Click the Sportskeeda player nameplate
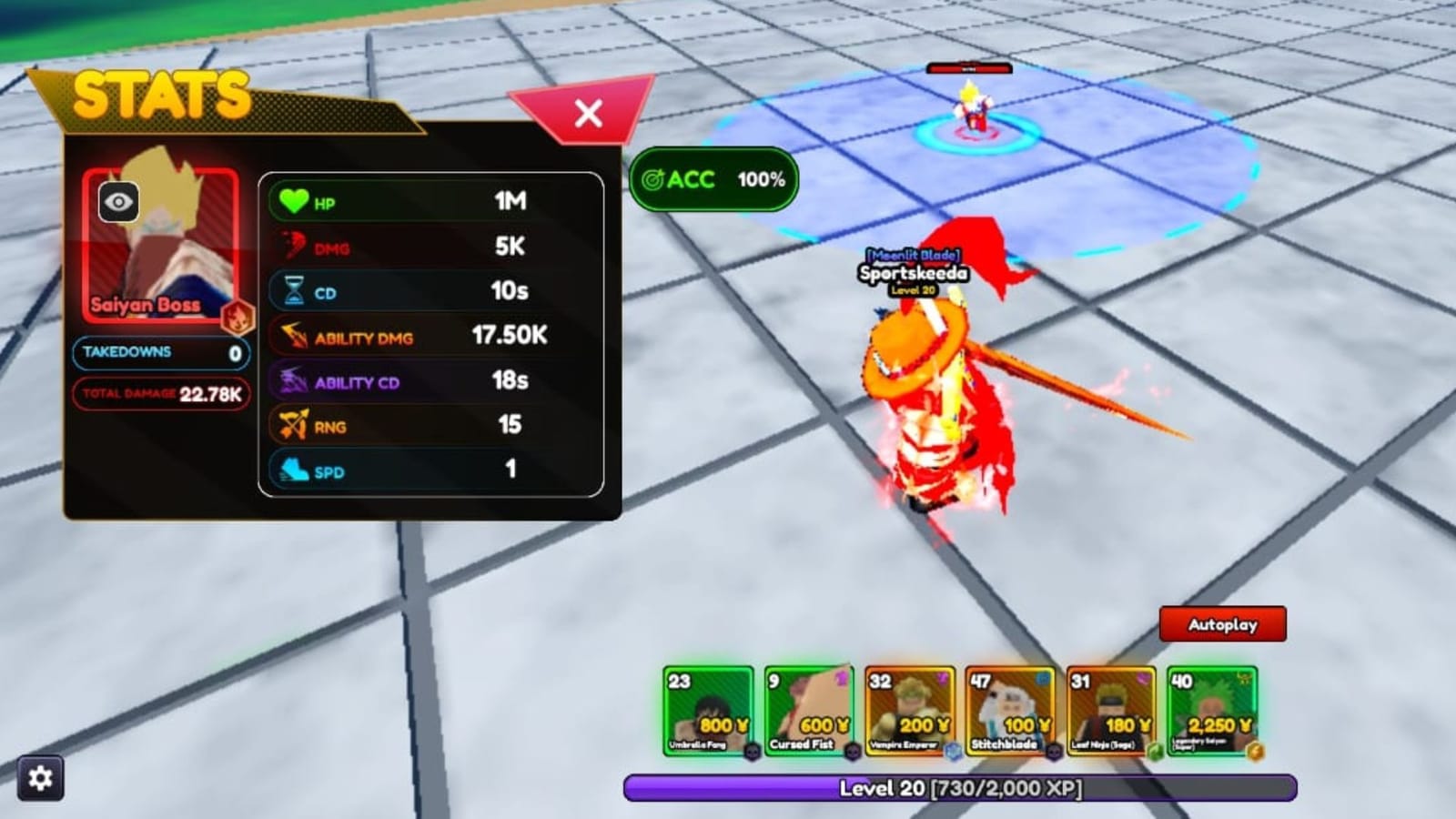1456x819 pixels. [913, 273]
